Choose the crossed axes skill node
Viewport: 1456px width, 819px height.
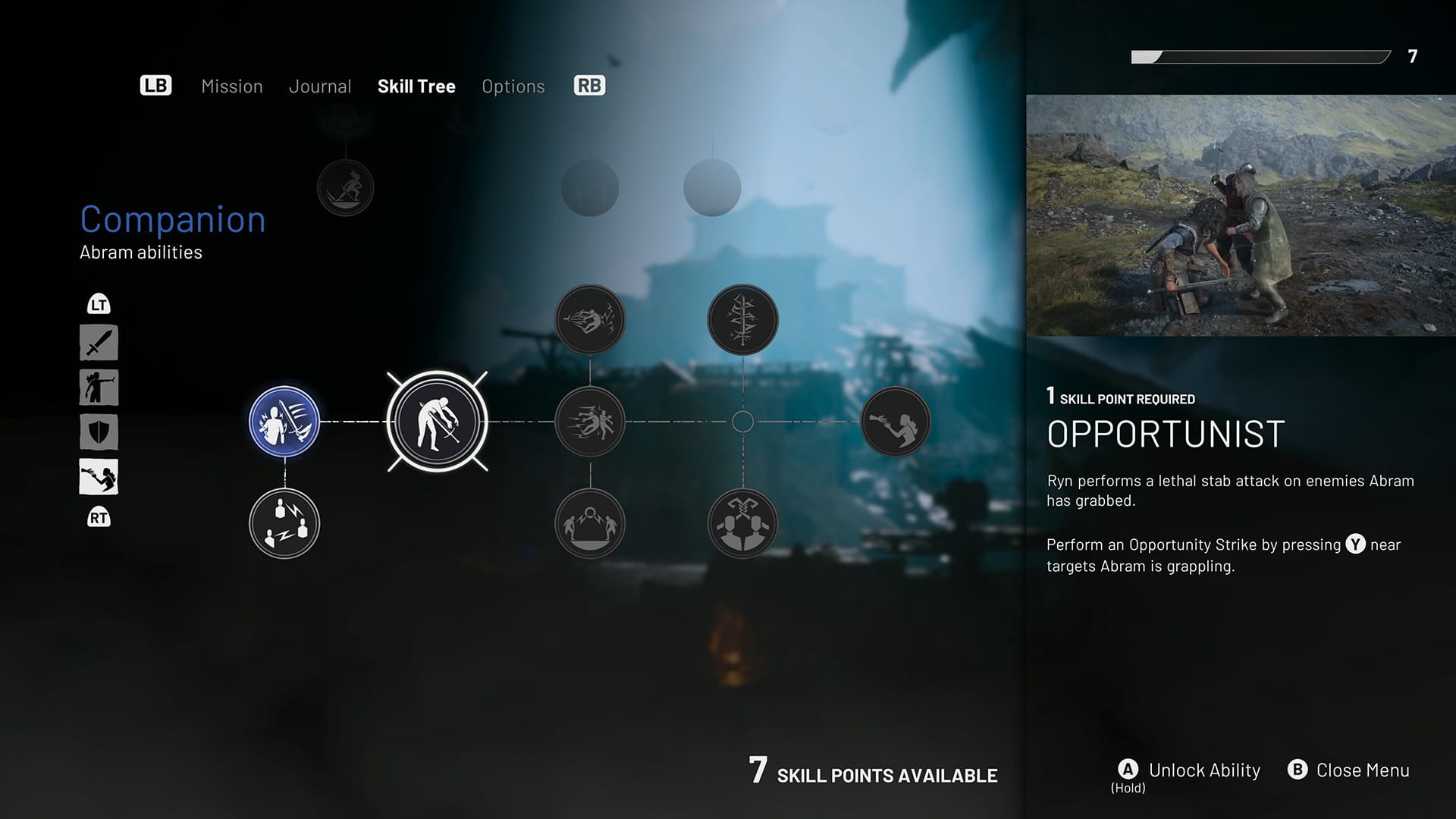point(742,524)
